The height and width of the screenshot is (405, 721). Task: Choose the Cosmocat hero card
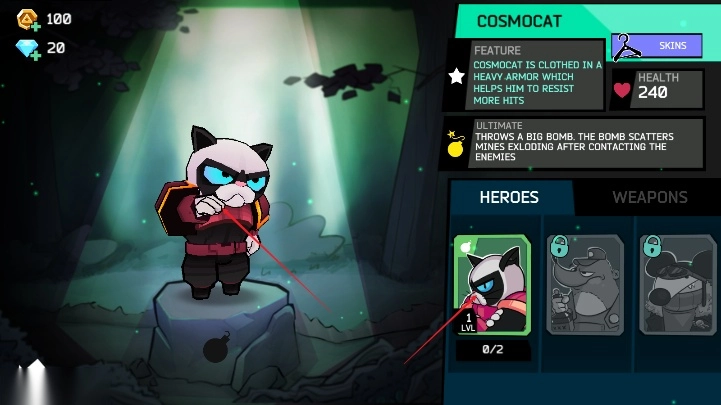(492, 285)
